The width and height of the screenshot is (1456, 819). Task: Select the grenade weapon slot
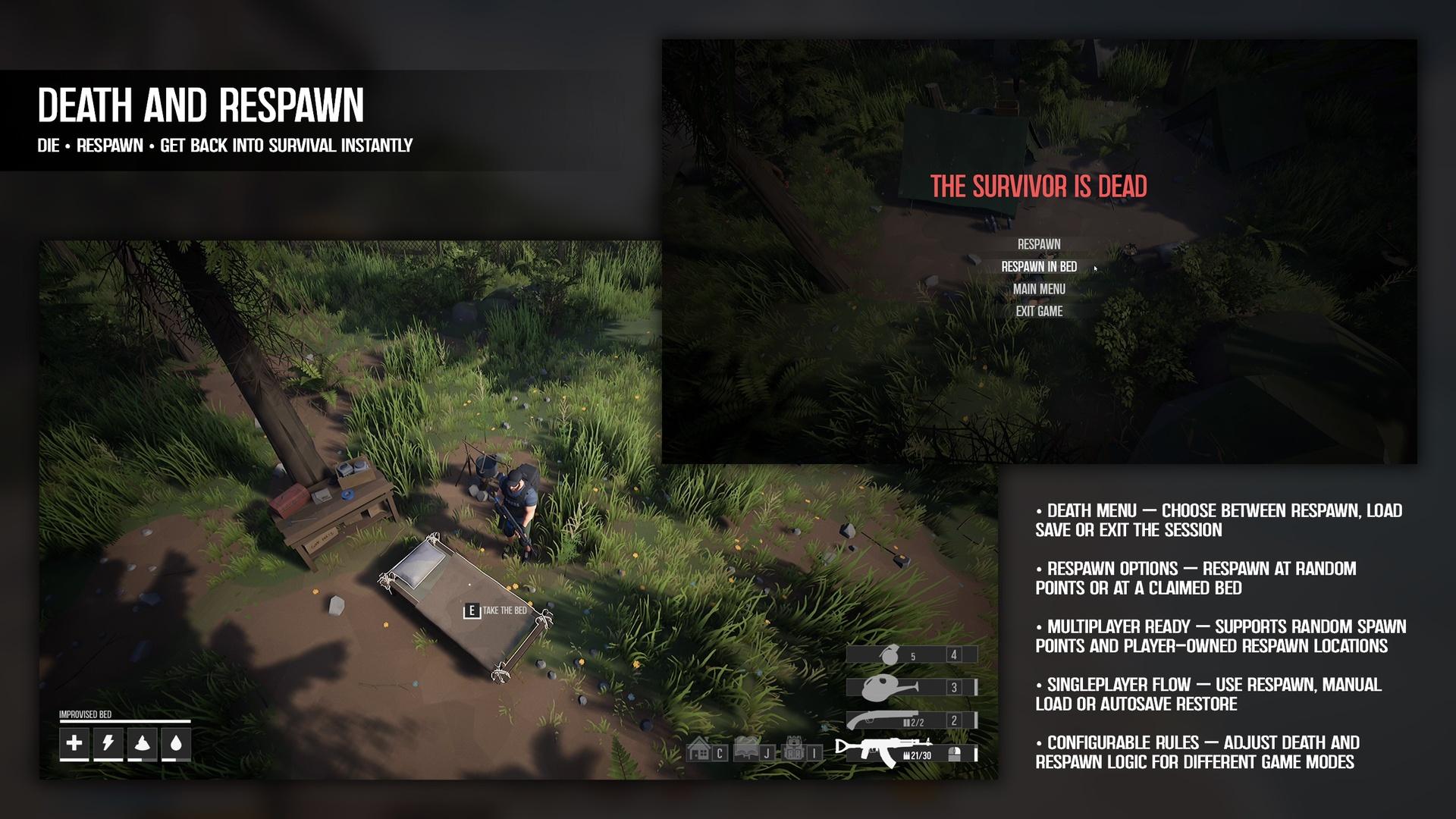tap(911, 654)
